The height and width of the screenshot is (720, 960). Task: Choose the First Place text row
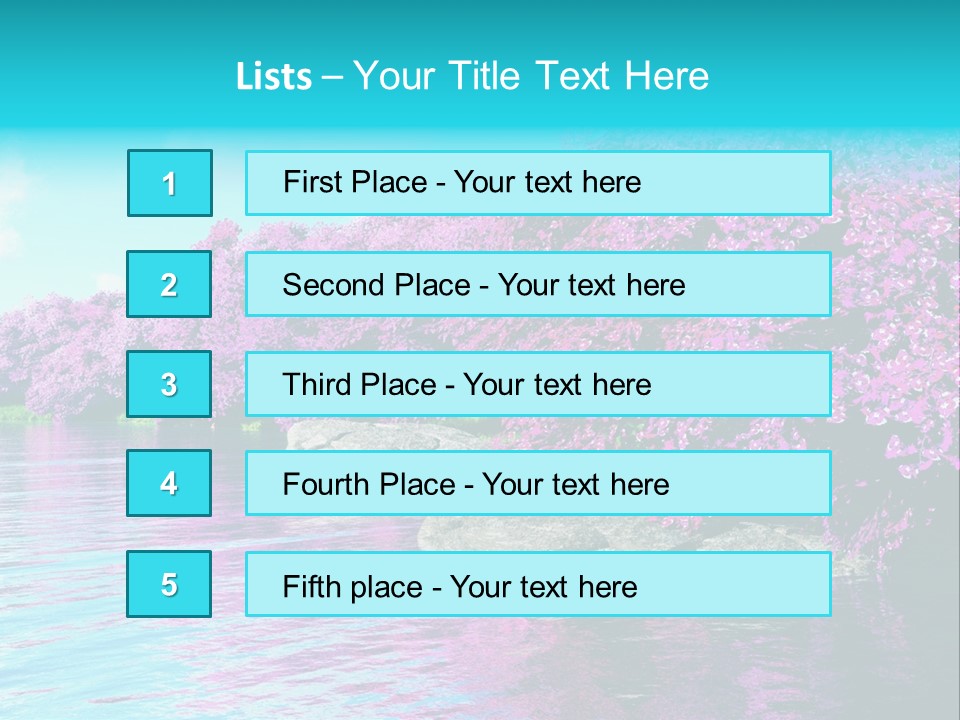538,183
